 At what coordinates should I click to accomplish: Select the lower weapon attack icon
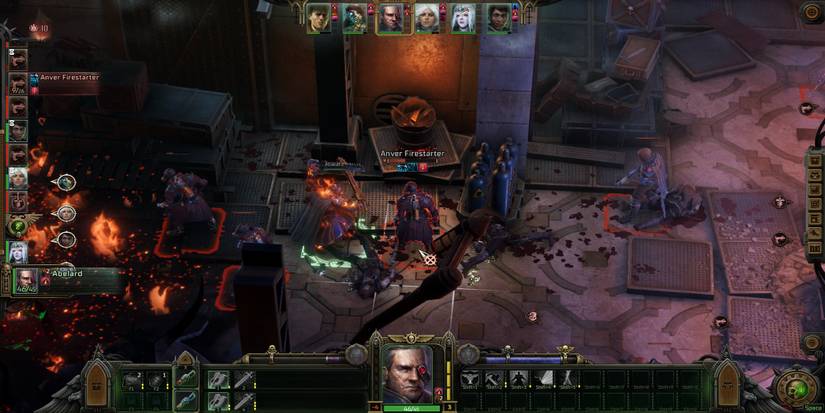(x=219, y=400)
